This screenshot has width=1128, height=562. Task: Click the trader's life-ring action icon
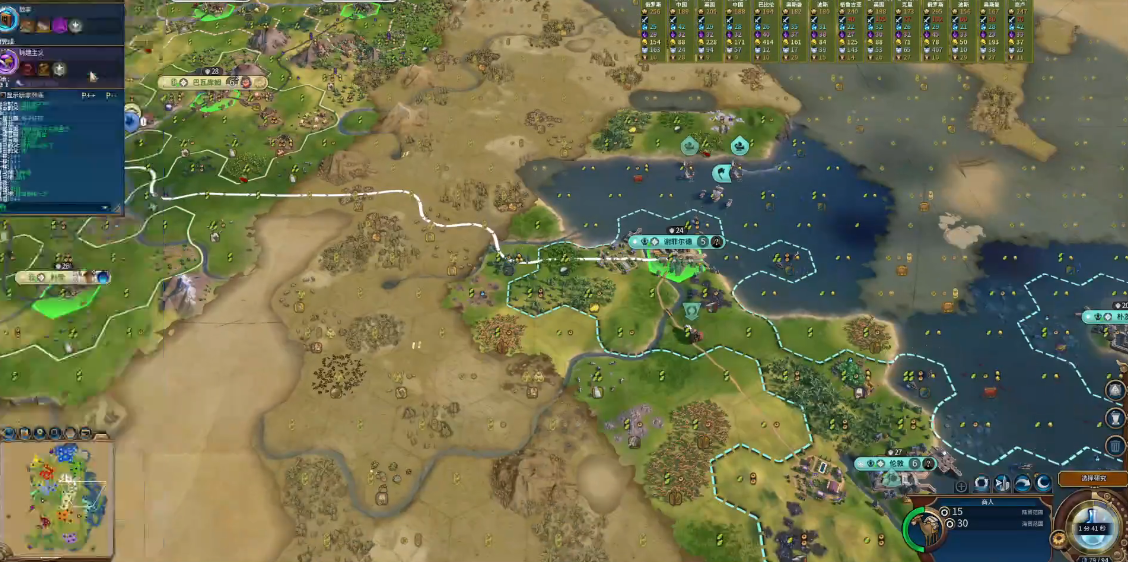coord(982,484)
